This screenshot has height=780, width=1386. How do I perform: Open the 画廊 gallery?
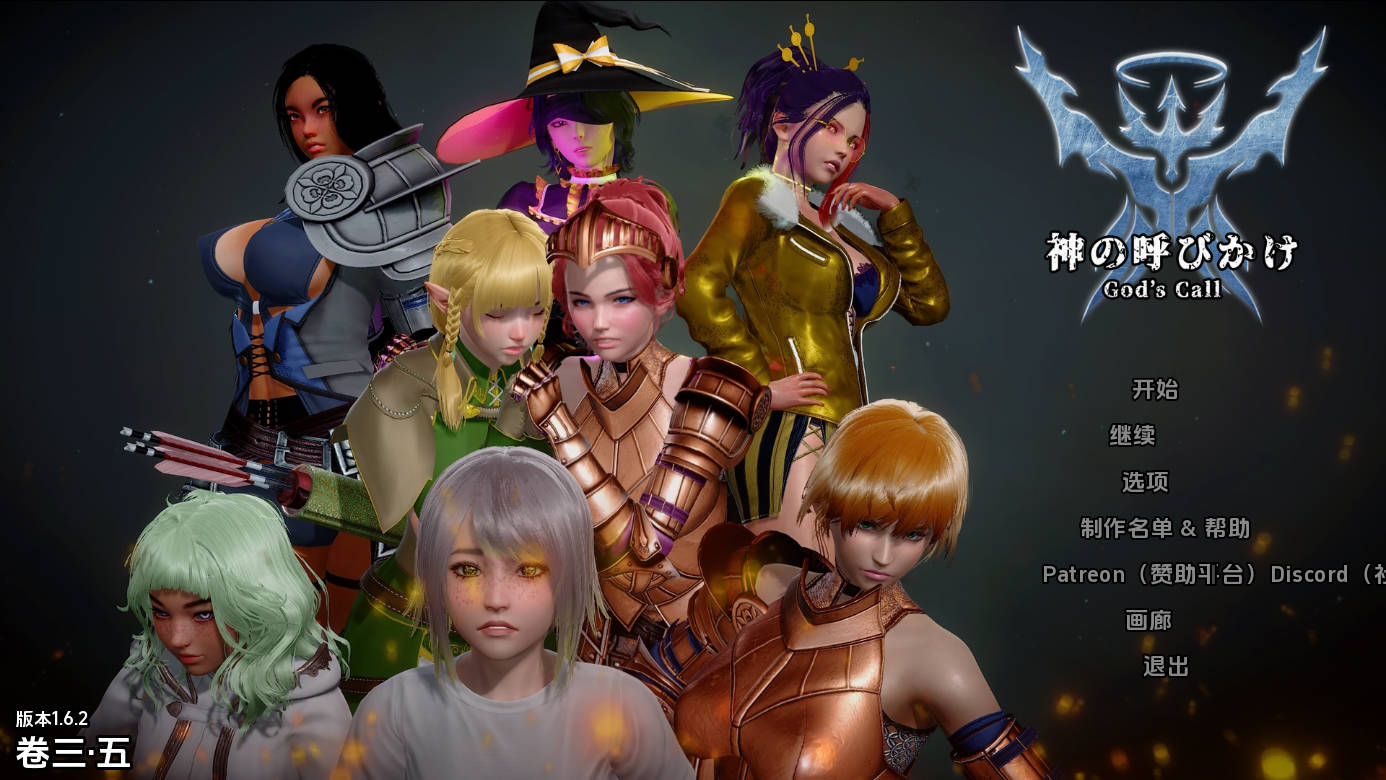pos(1148,620)
